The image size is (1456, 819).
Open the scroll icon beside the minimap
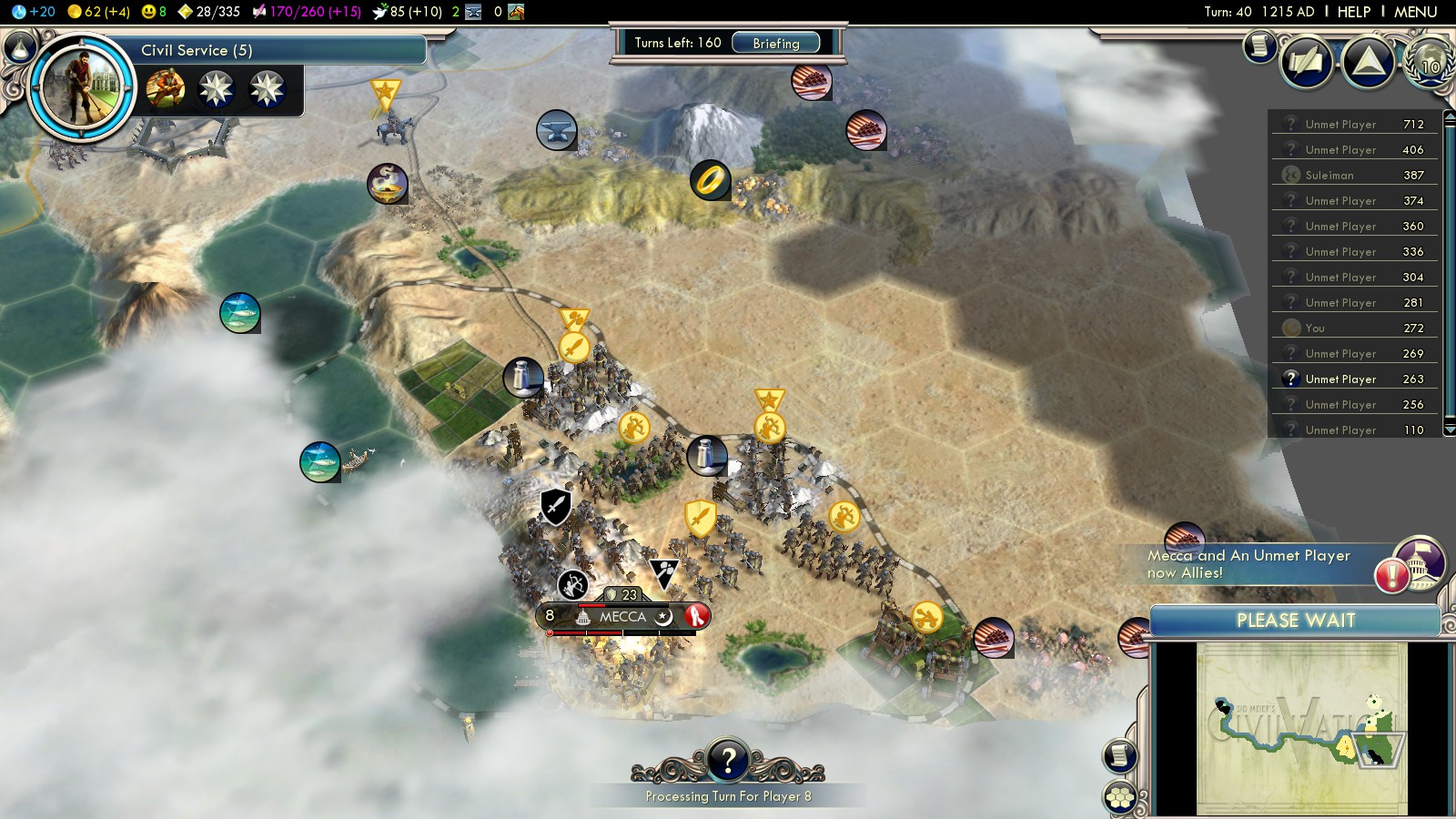coord(1119,755)
